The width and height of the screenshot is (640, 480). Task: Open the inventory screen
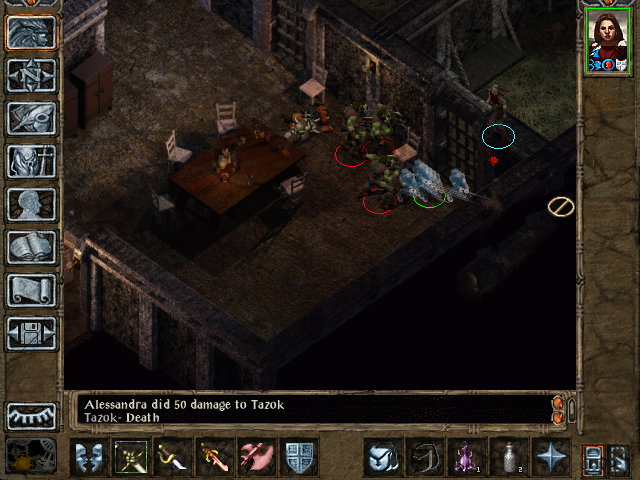(31, 162)
